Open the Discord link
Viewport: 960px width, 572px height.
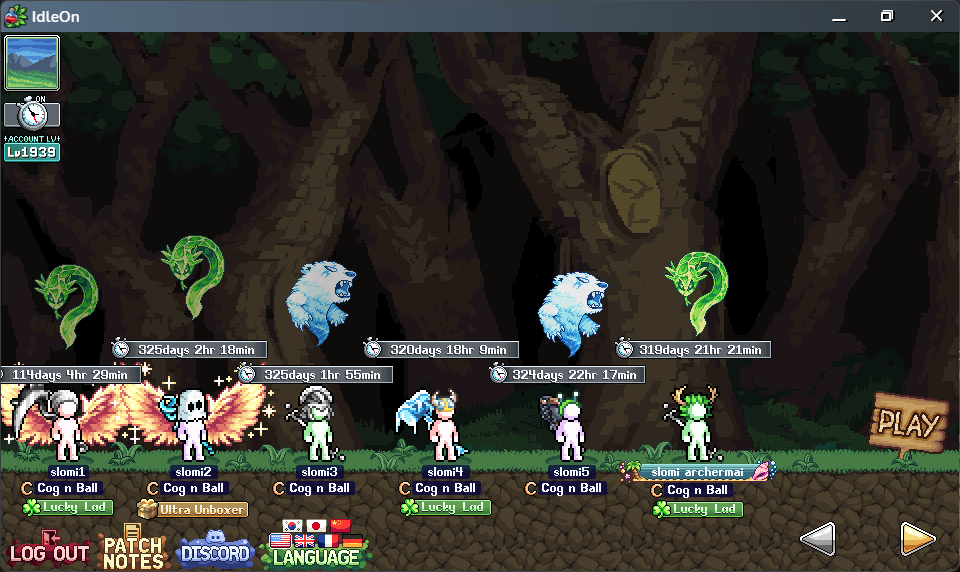[214, 552]
